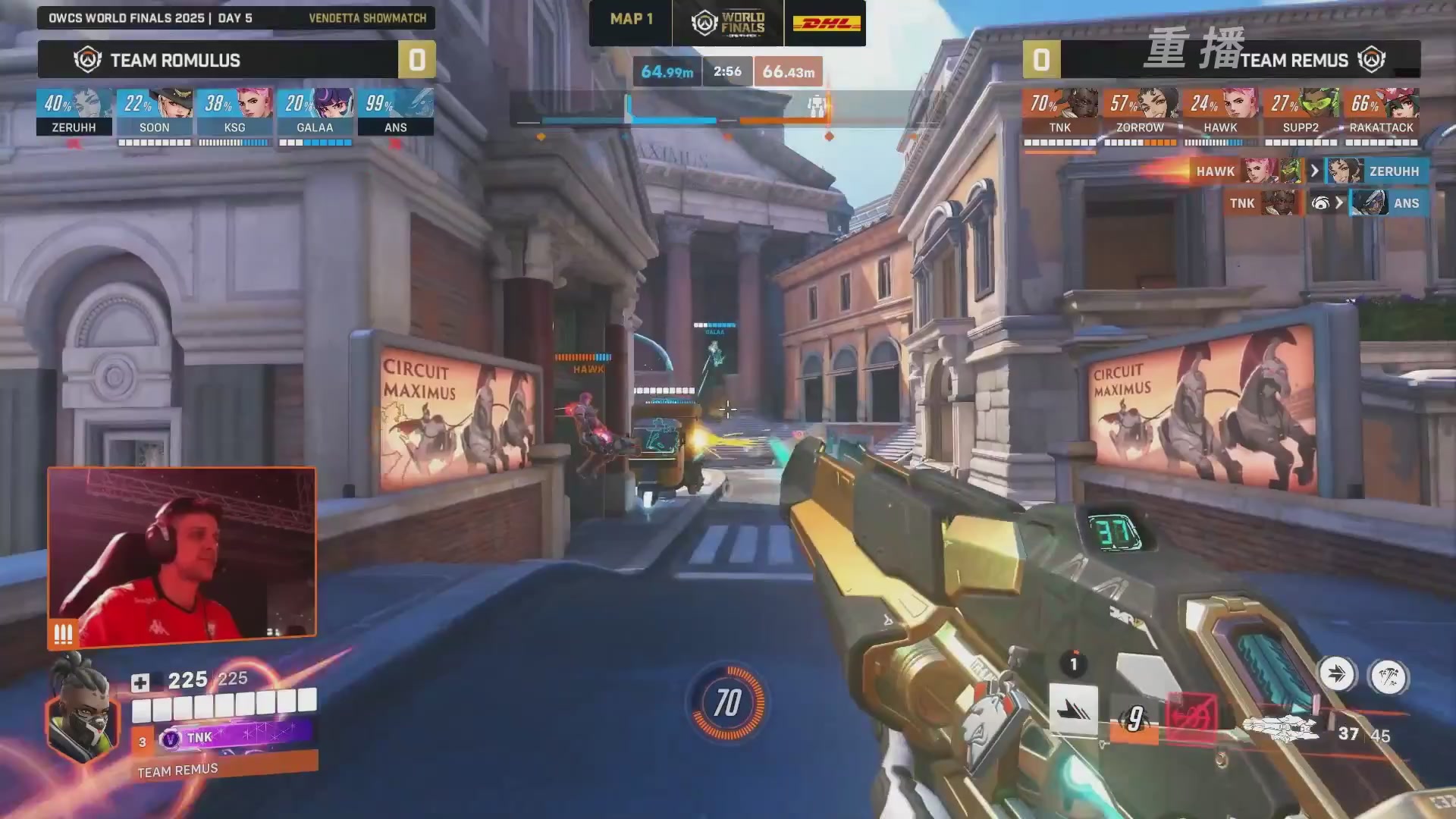Choose HAWK's player card in roster

click(x=1220, y=111)
